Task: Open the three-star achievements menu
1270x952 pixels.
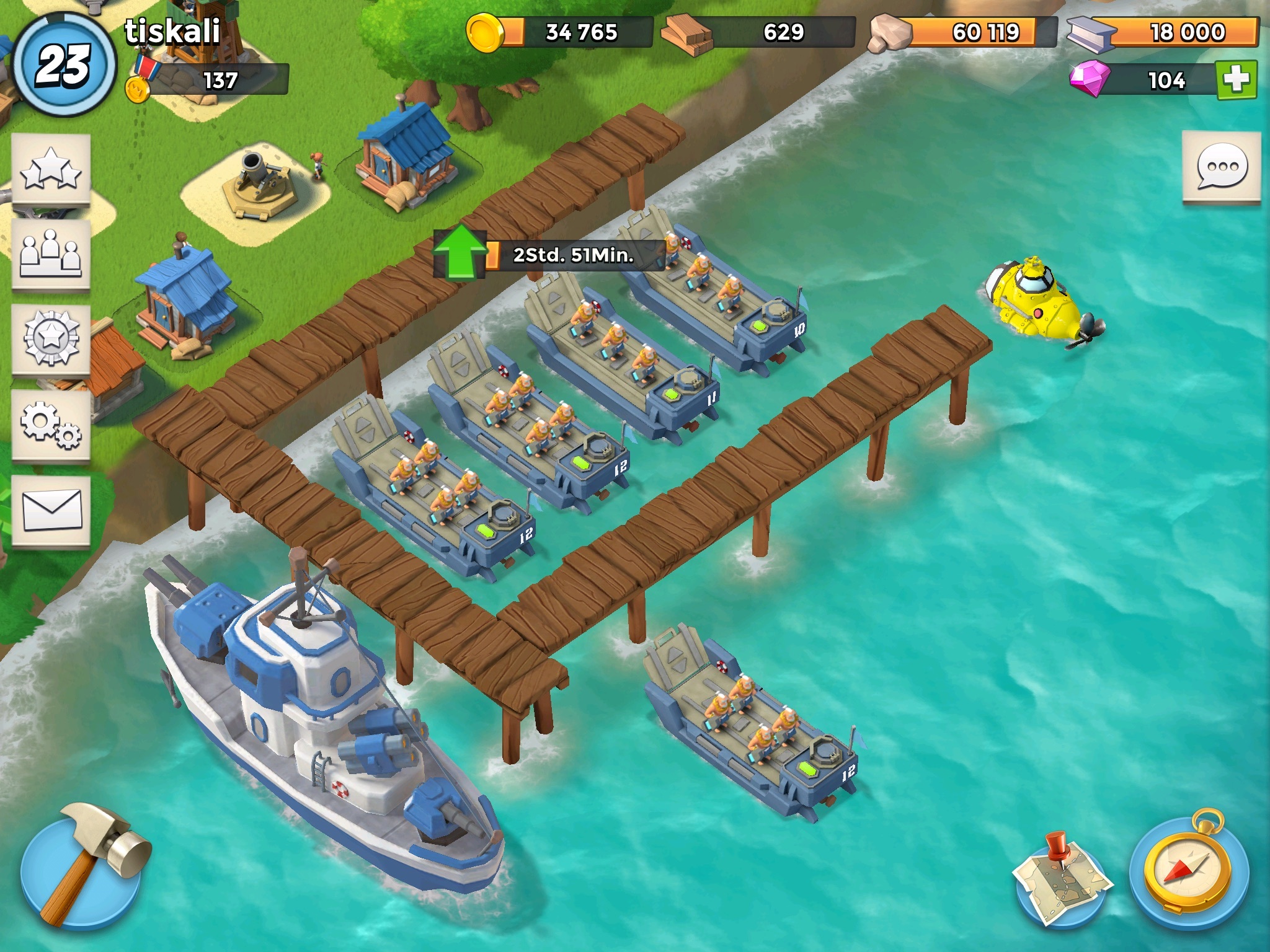Action: pyautogui.click(x=51, y=169)
